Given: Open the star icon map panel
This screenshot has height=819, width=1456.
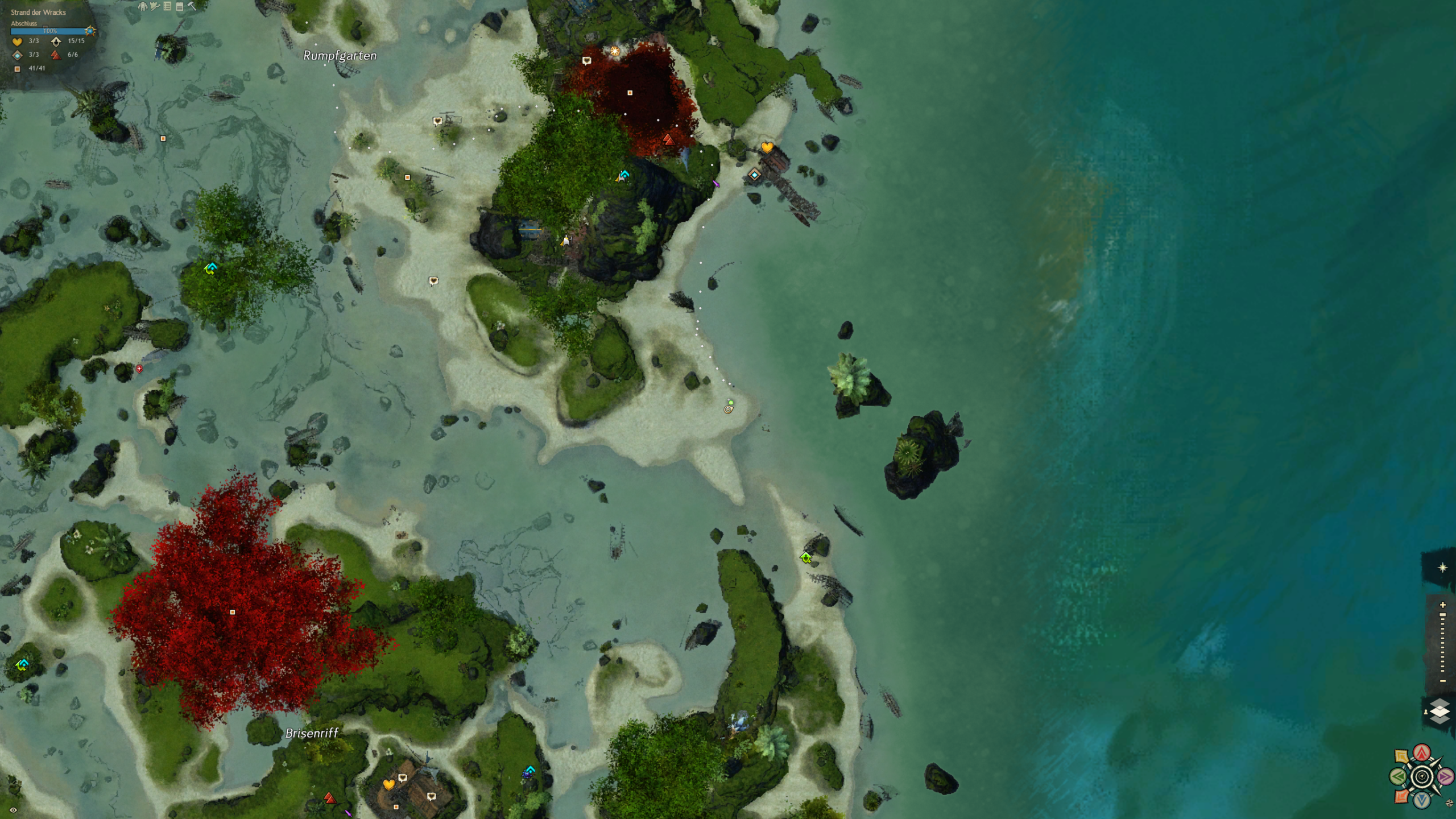Looking at the screenshot, I should [x=1442, y=568].
